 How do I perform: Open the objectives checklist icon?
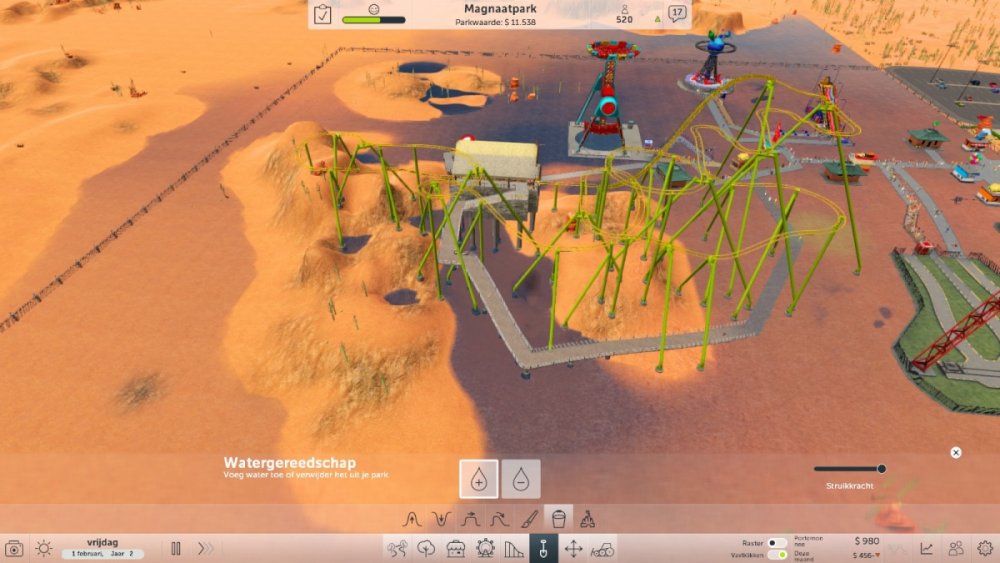tap(323, 15)
